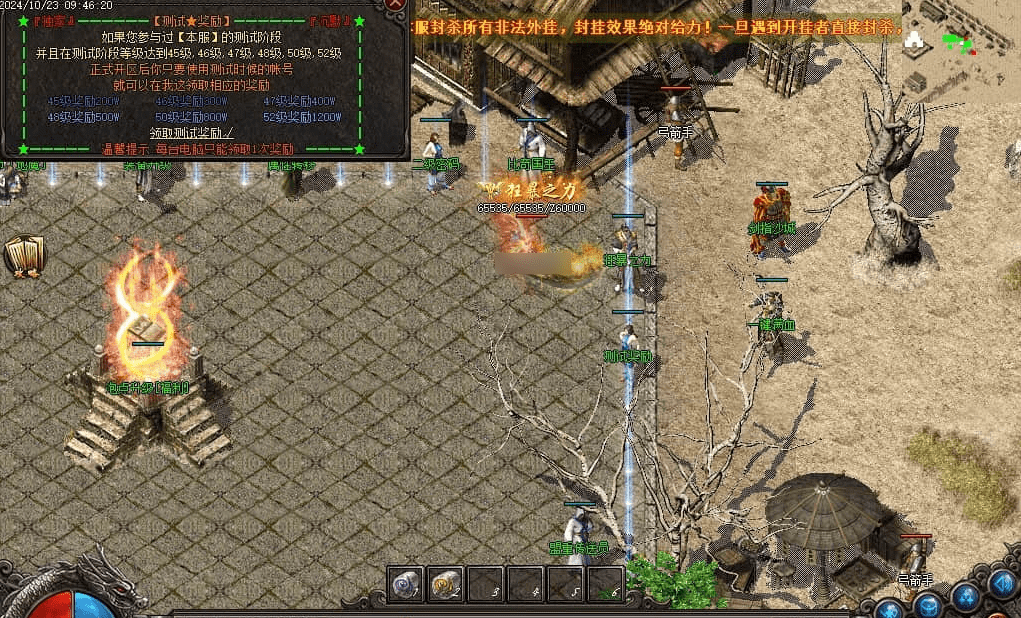The image size is (1021, 618).
Task: Close the test reward dialog
Action: (x=397, y=4)
